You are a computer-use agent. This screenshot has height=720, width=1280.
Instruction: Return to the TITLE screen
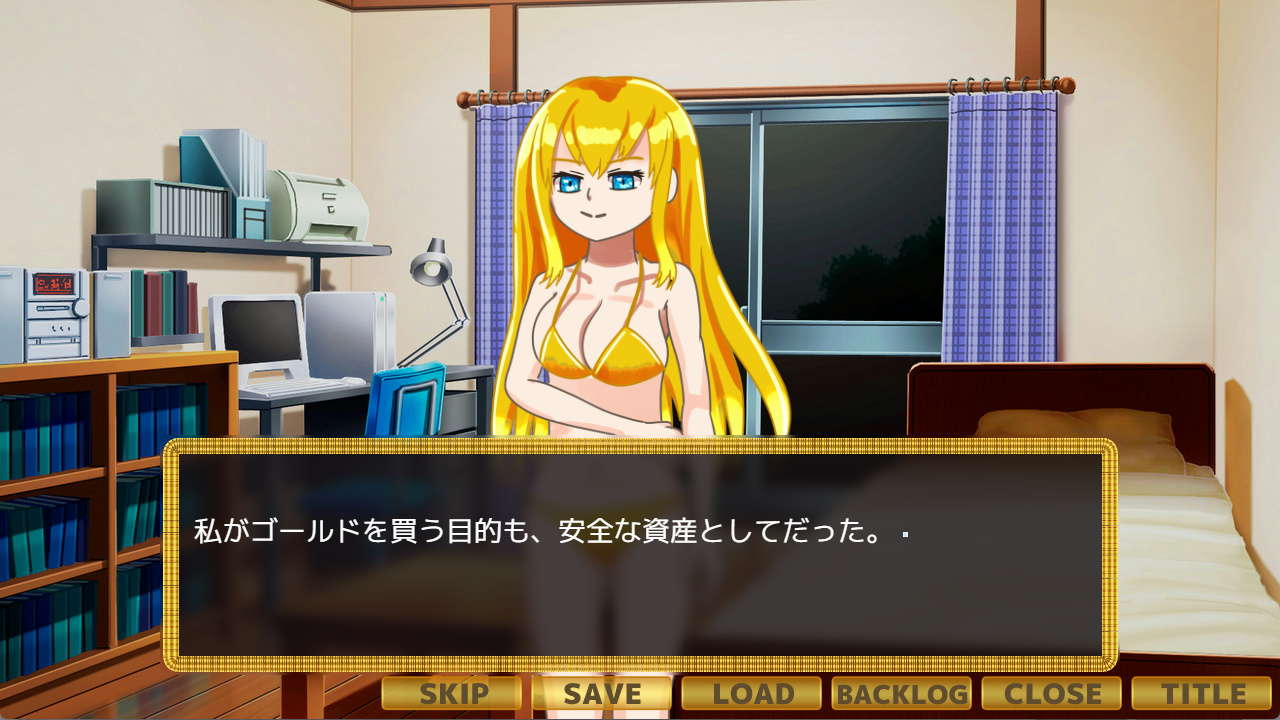click(x=1201, y=693)
